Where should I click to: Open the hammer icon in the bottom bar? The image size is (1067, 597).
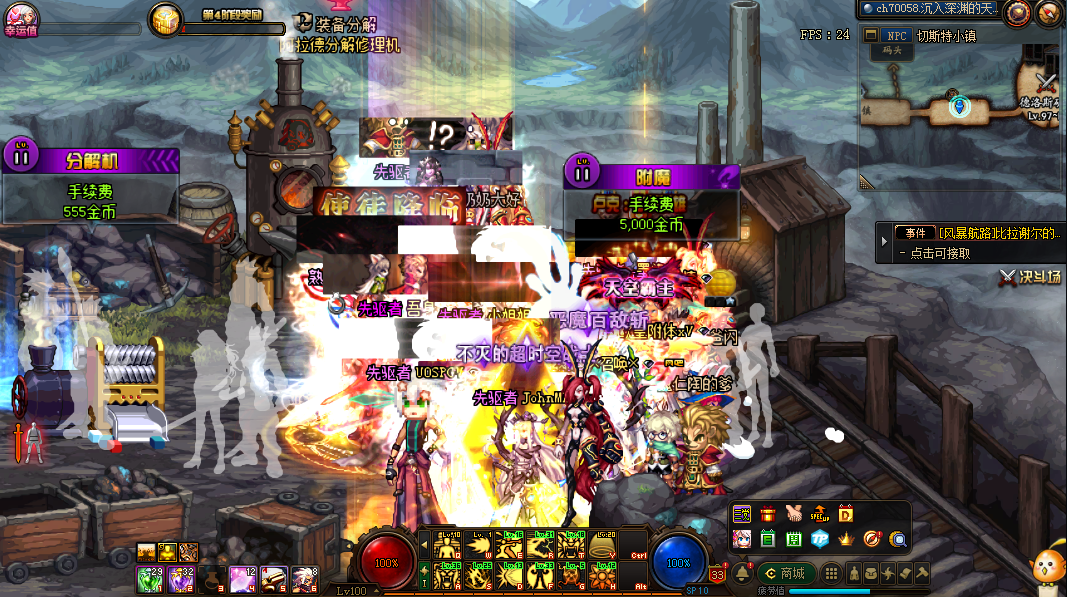click(x=921, y=573)
